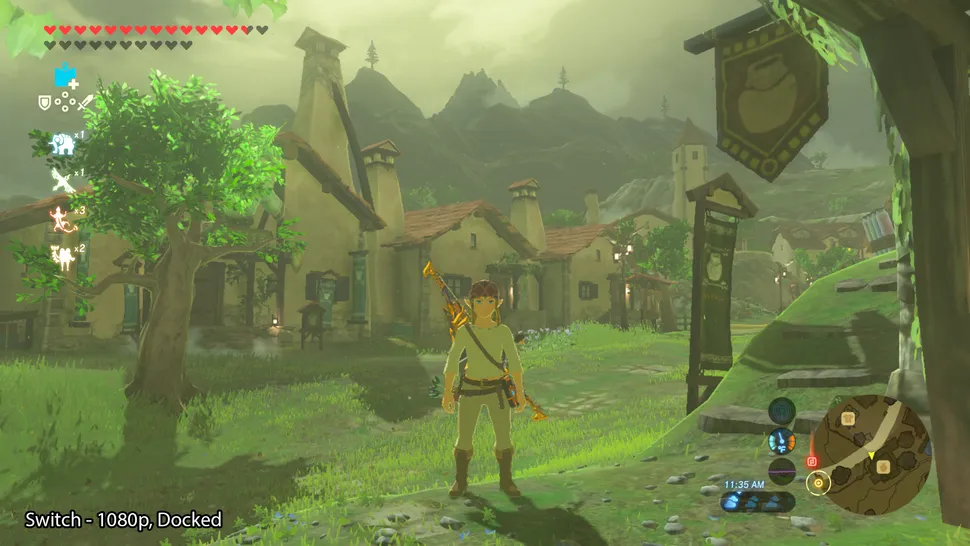Select the blue amiibo rune icon
Viewport: 970px width, 546px height.
point(66,76)
